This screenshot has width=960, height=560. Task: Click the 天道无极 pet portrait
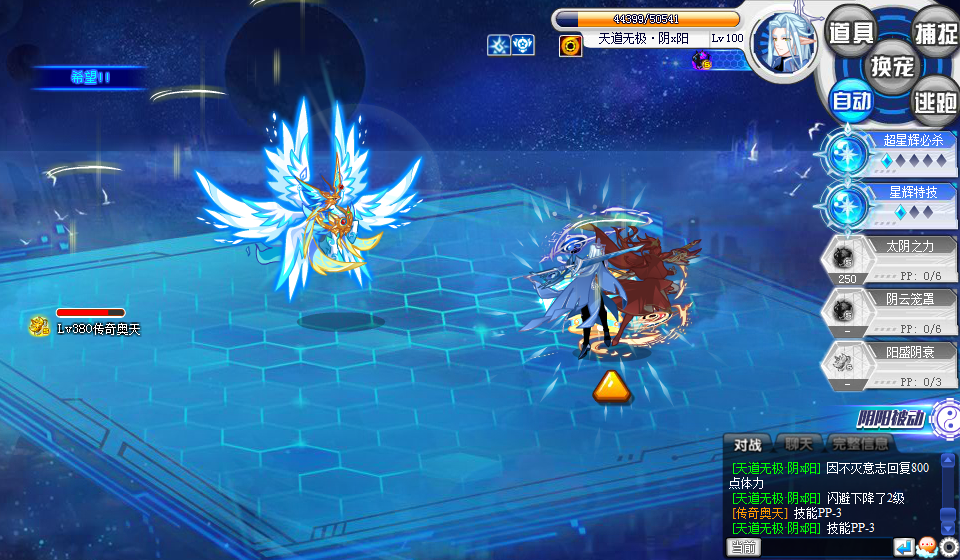(x=784, y=45)
